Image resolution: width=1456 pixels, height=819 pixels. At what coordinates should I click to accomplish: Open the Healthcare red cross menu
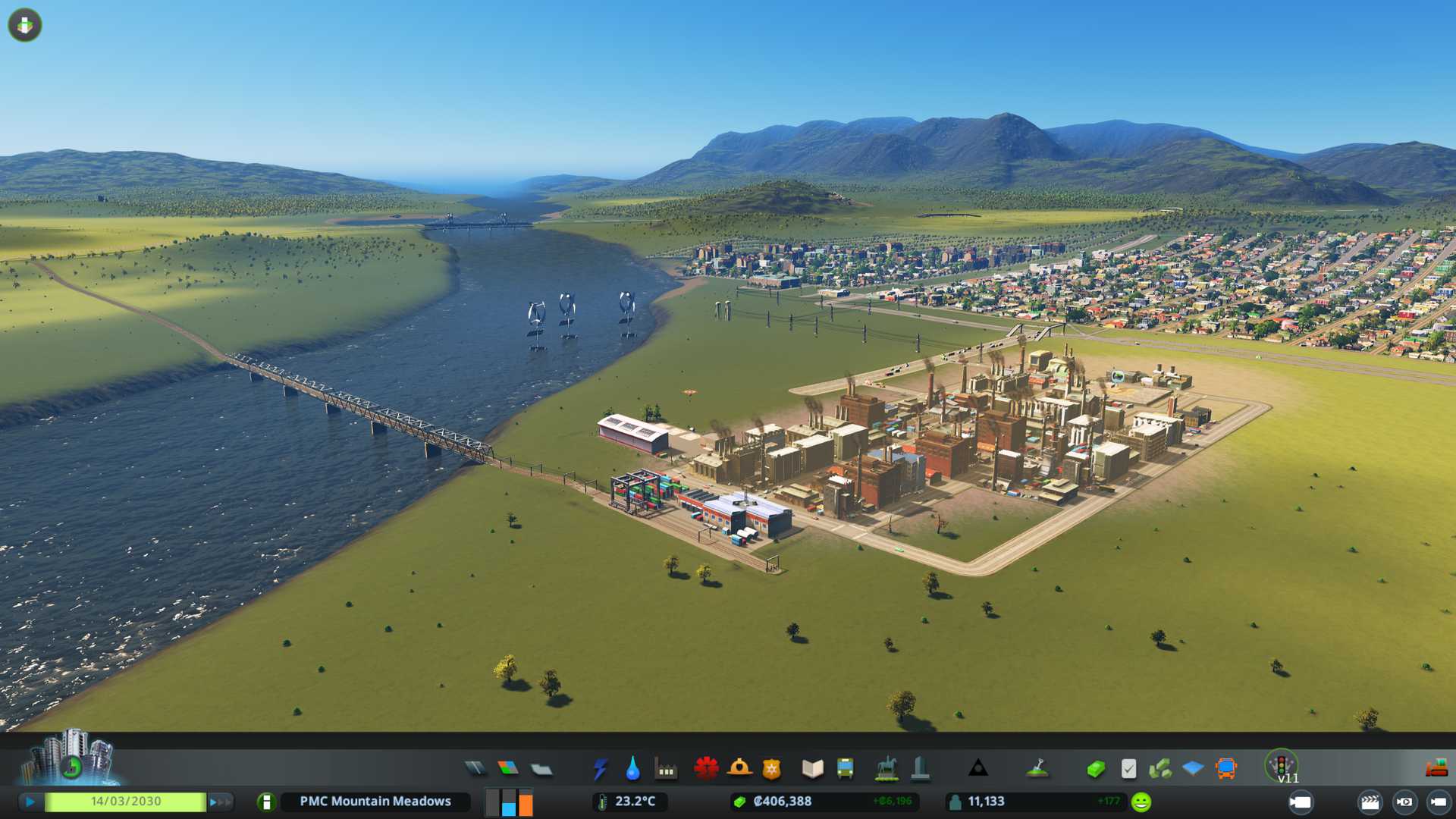(x=706, y=769)
